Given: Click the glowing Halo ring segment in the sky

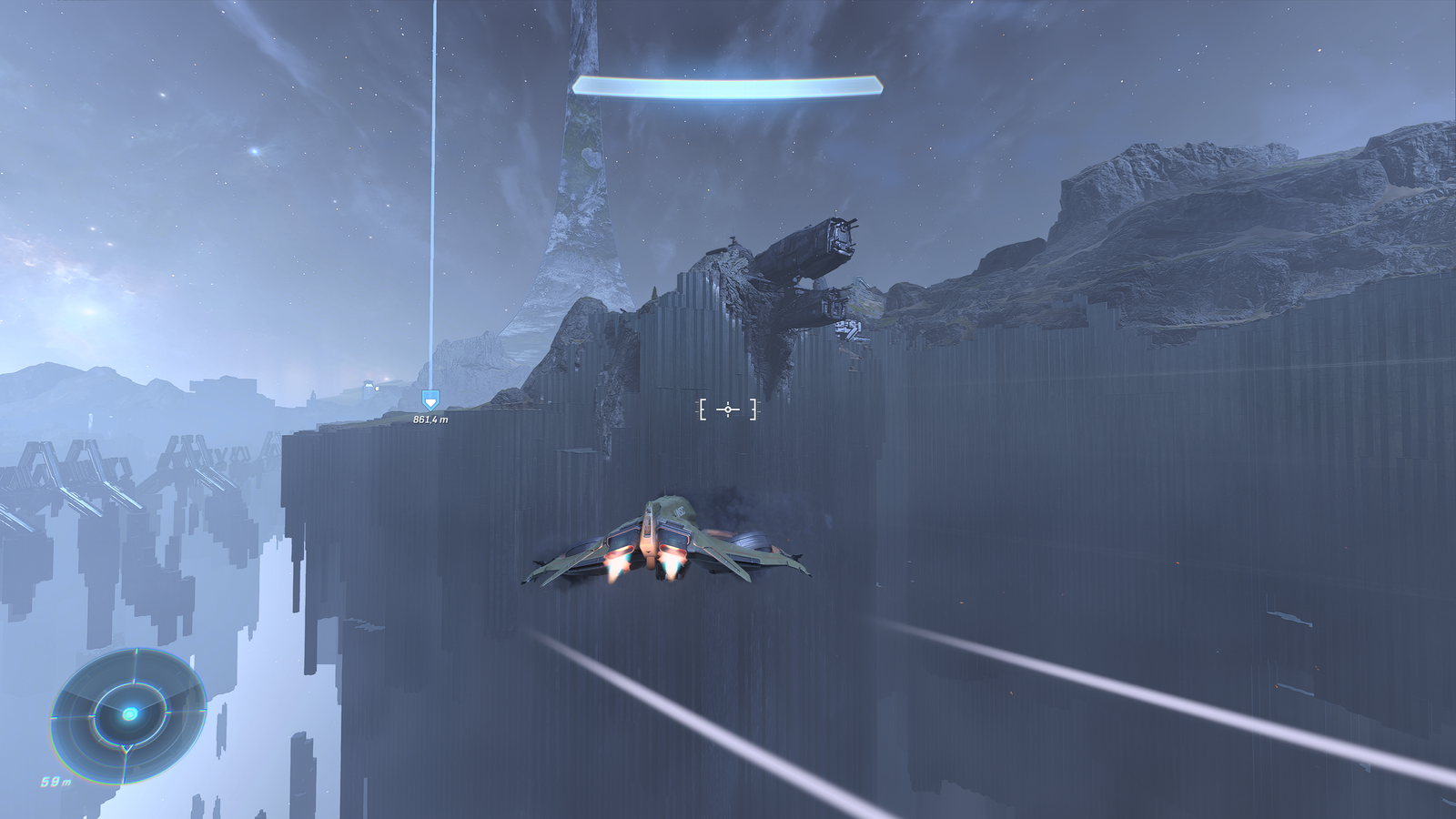Looking at the screenshot, I should click(x=728, y=85).
